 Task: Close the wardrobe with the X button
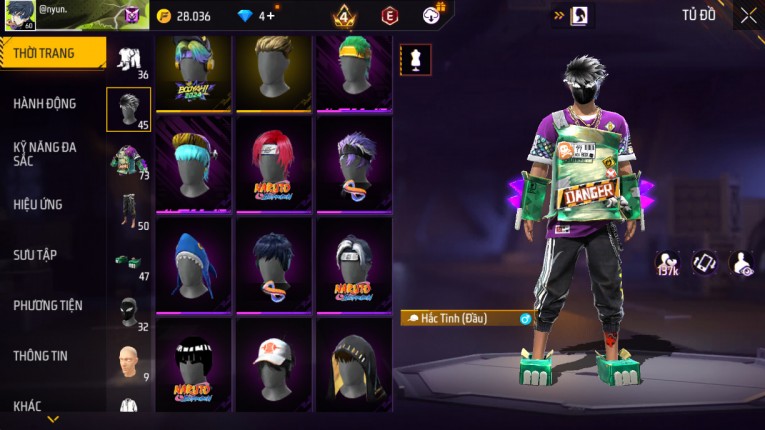(x=748, y=15)
